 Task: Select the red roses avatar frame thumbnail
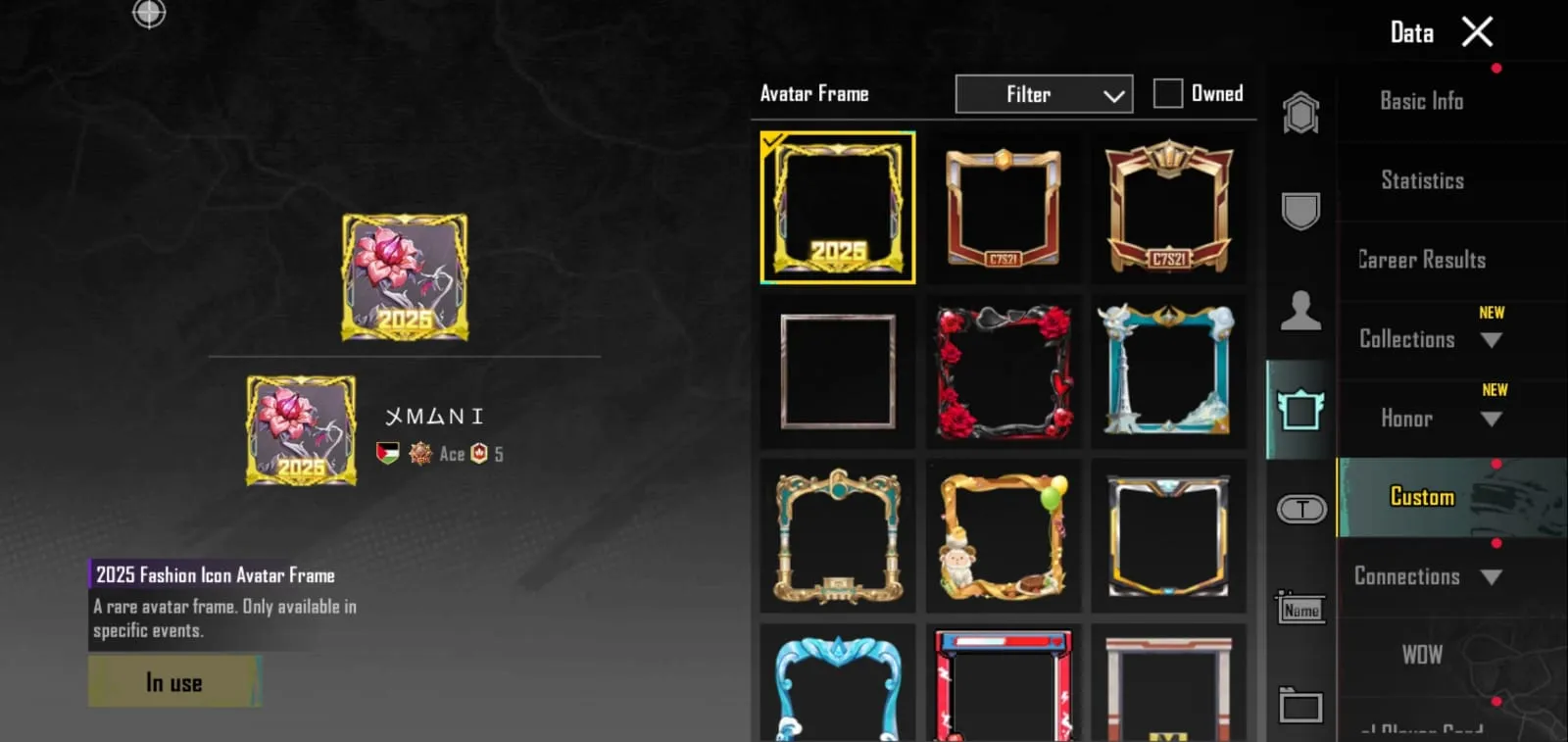click(1003, 372)
